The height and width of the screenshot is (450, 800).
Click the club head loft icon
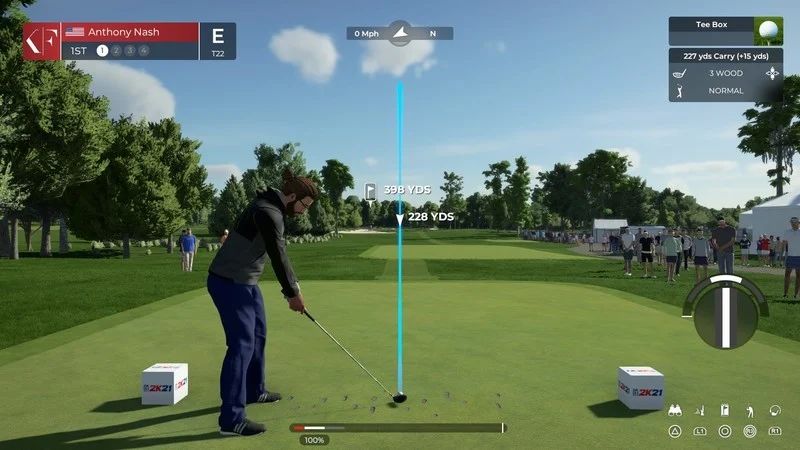point(775,411)
